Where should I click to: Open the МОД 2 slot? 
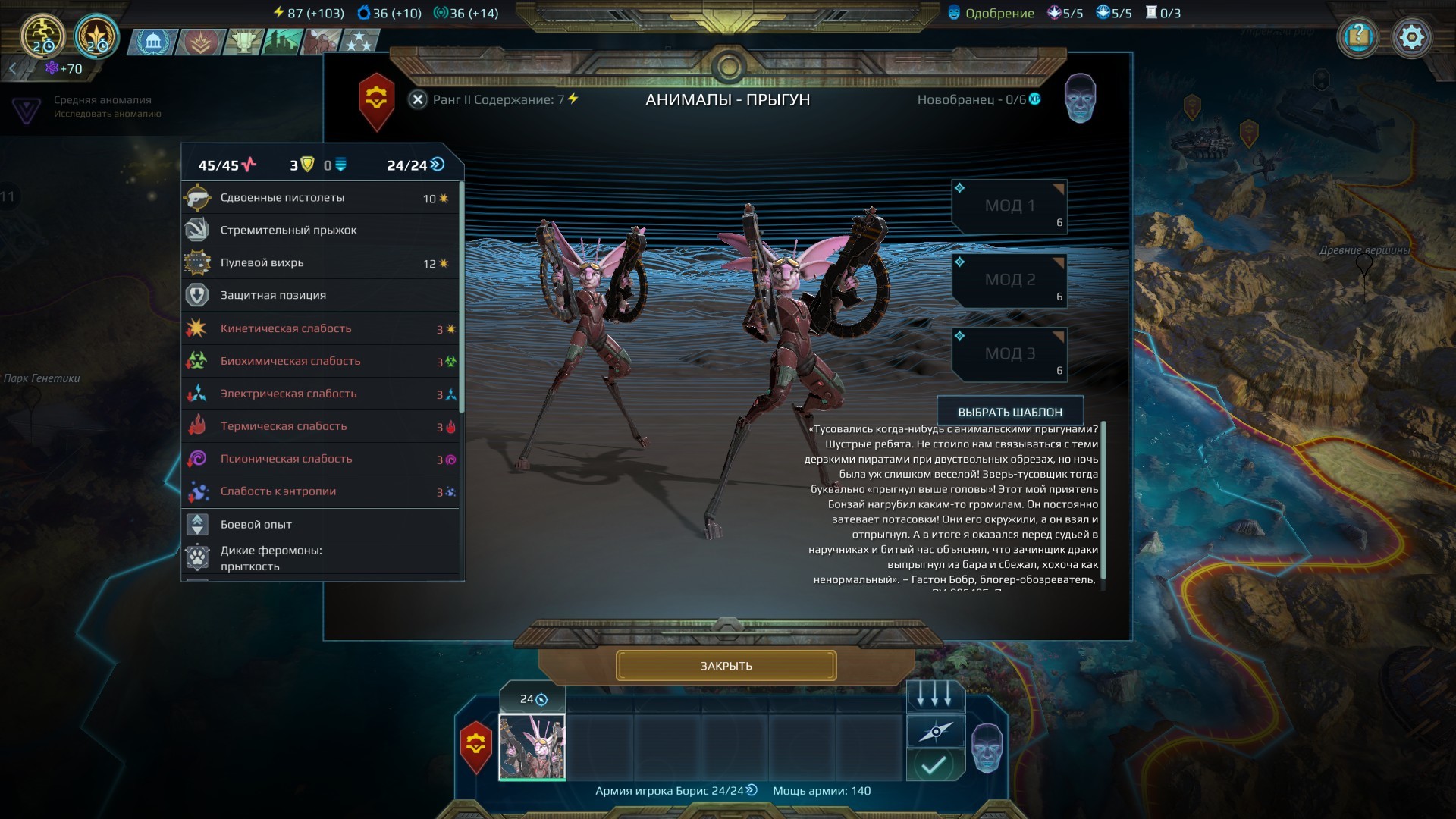[1009, 280]
